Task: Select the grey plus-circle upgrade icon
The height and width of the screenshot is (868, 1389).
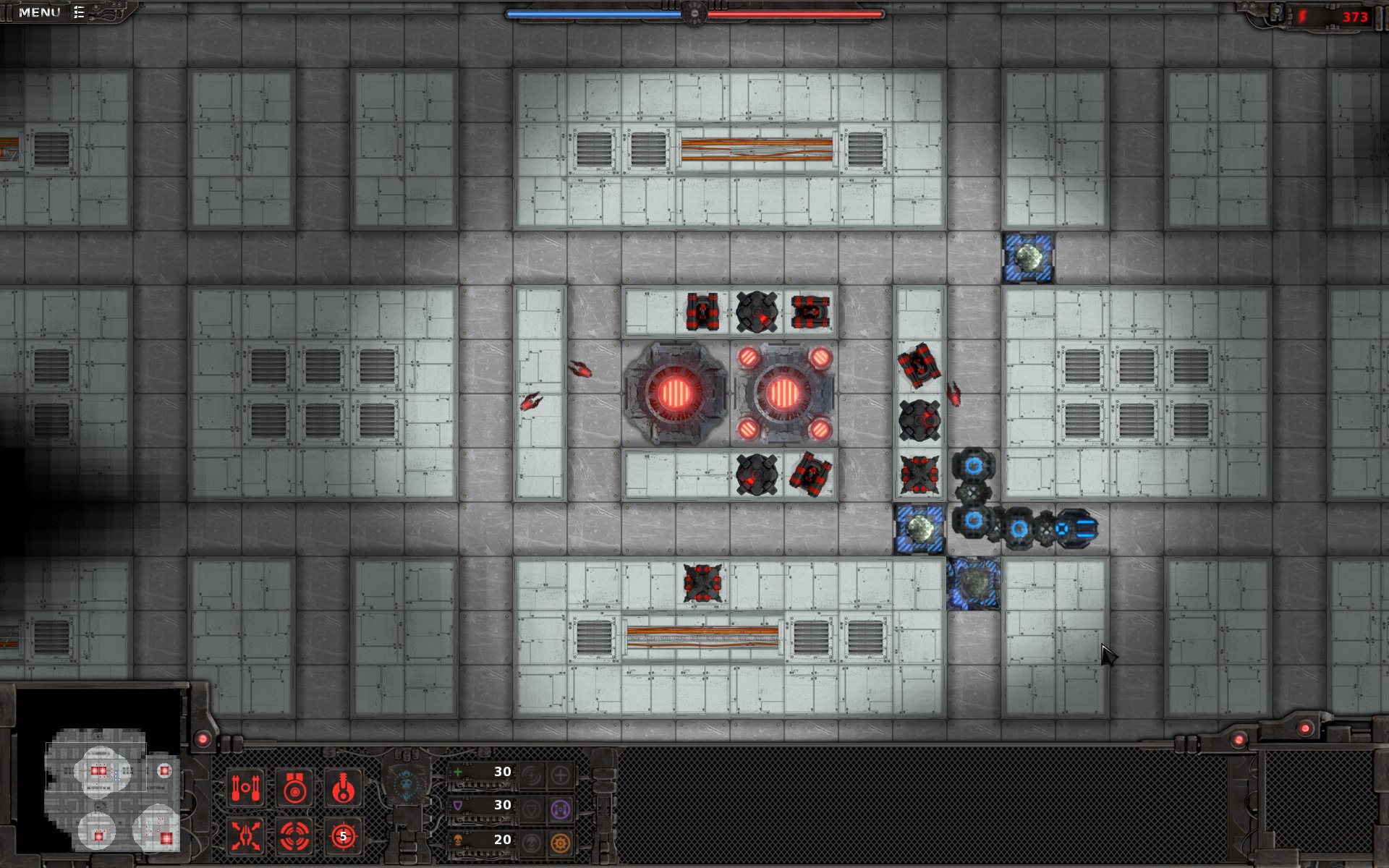Action: [561, 775]
